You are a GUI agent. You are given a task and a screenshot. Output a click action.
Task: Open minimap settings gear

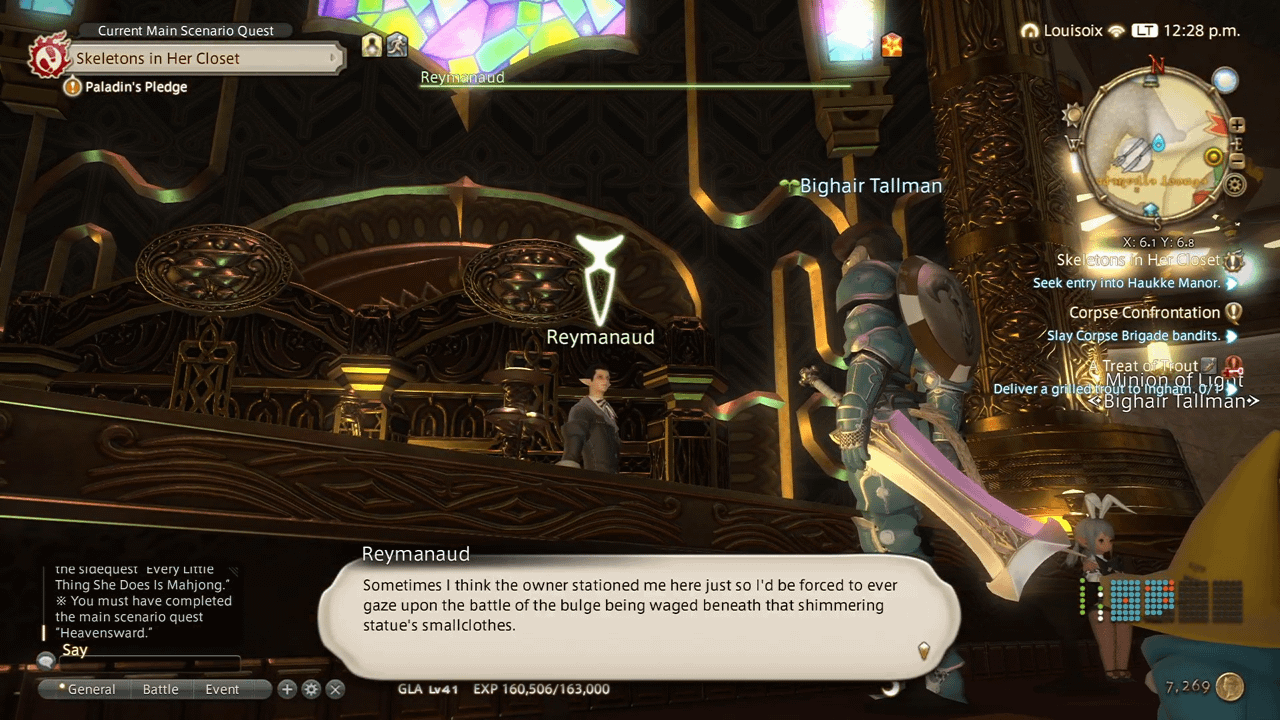1236,185
